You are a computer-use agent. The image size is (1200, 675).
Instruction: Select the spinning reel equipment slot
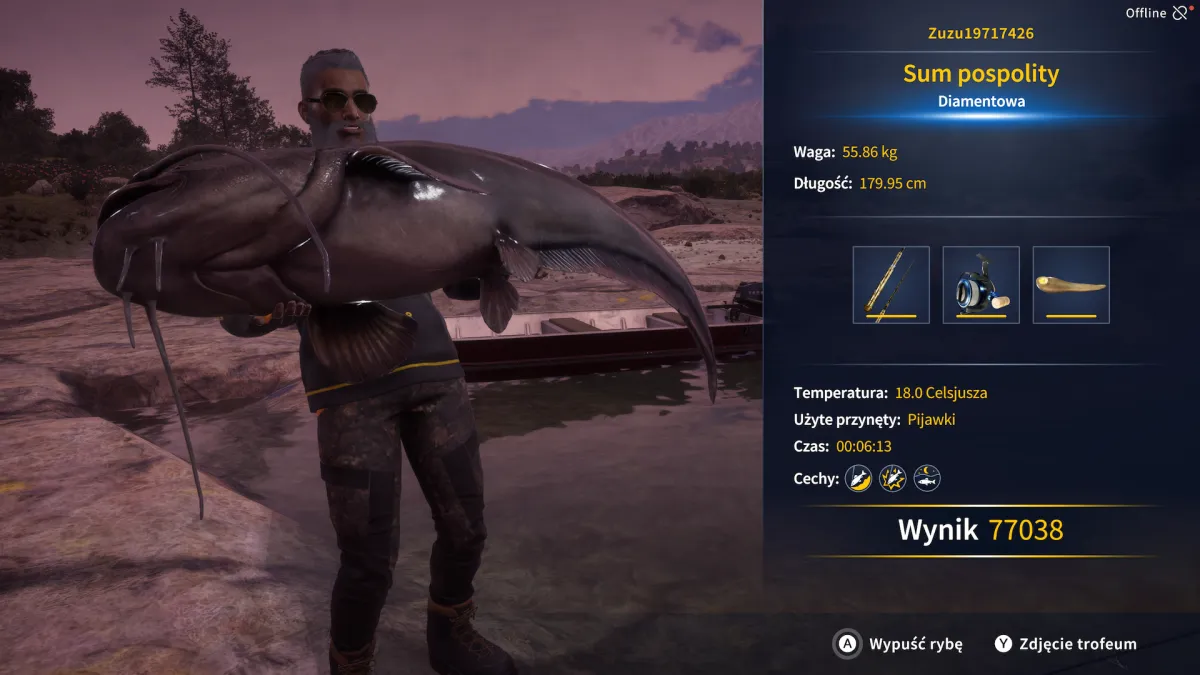coord(981,285)
